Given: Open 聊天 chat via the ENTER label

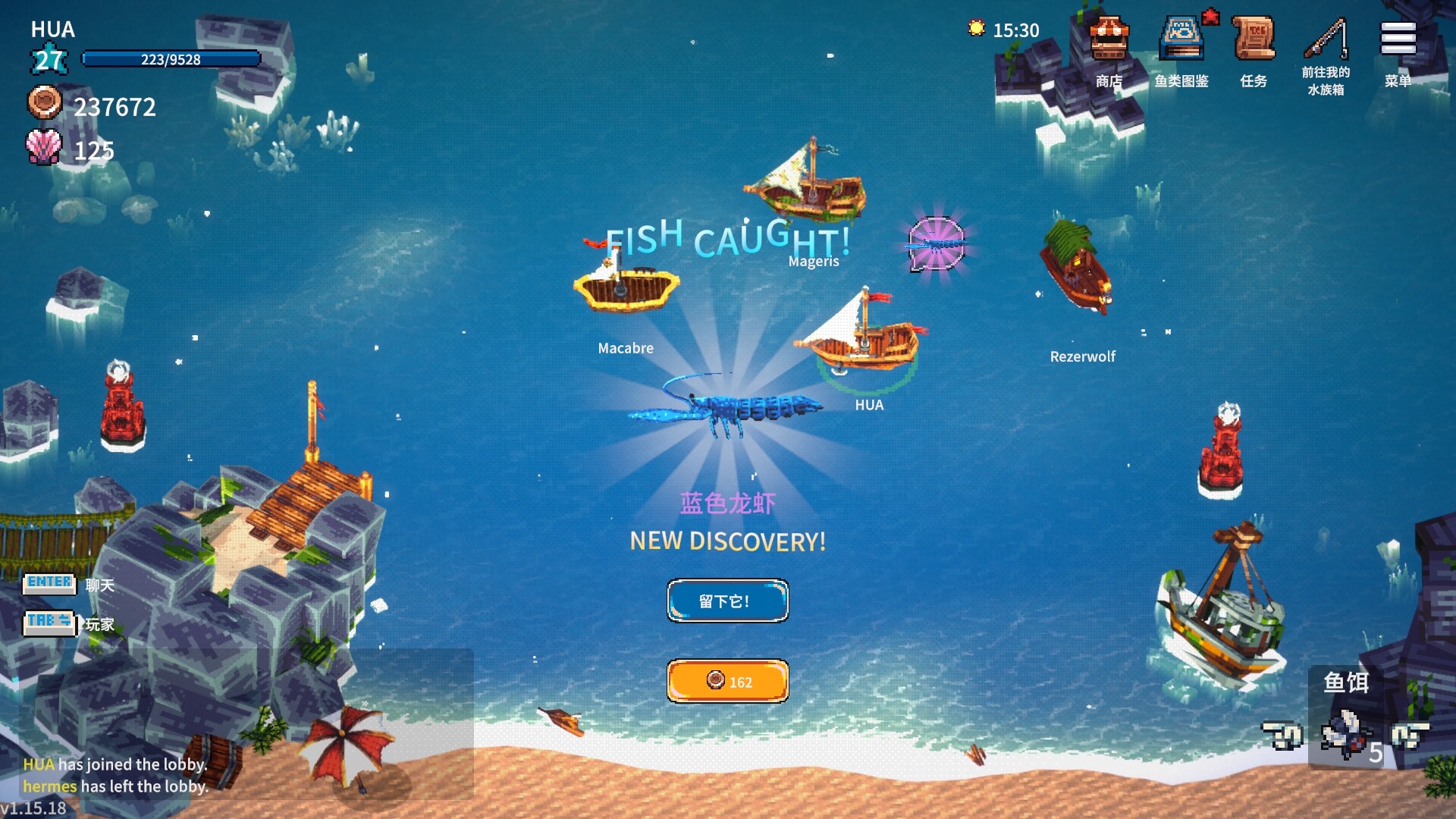Looking at the screenshot, I should (x=50, y=583).
